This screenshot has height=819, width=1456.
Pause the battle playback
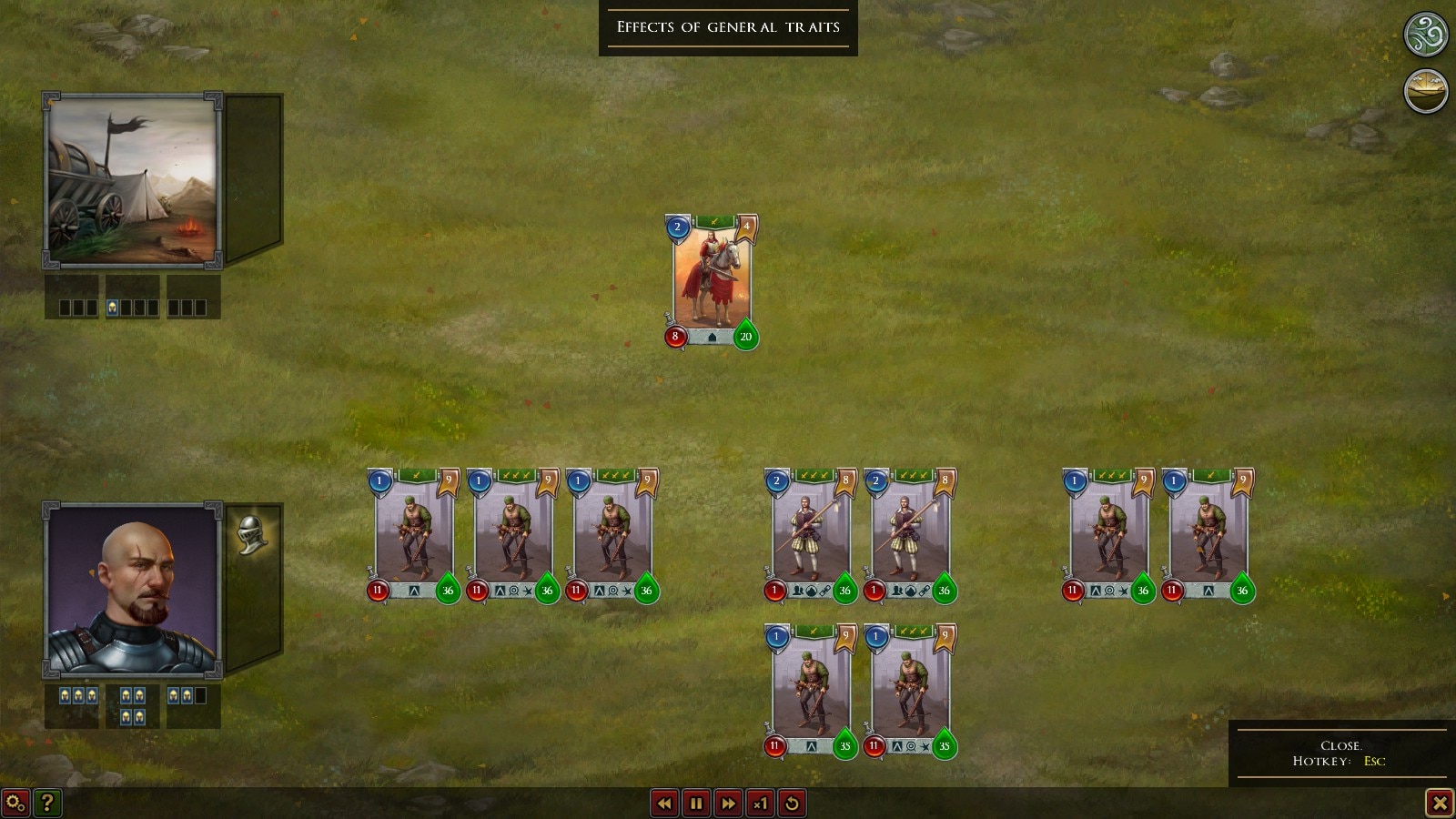pos(696,803)
